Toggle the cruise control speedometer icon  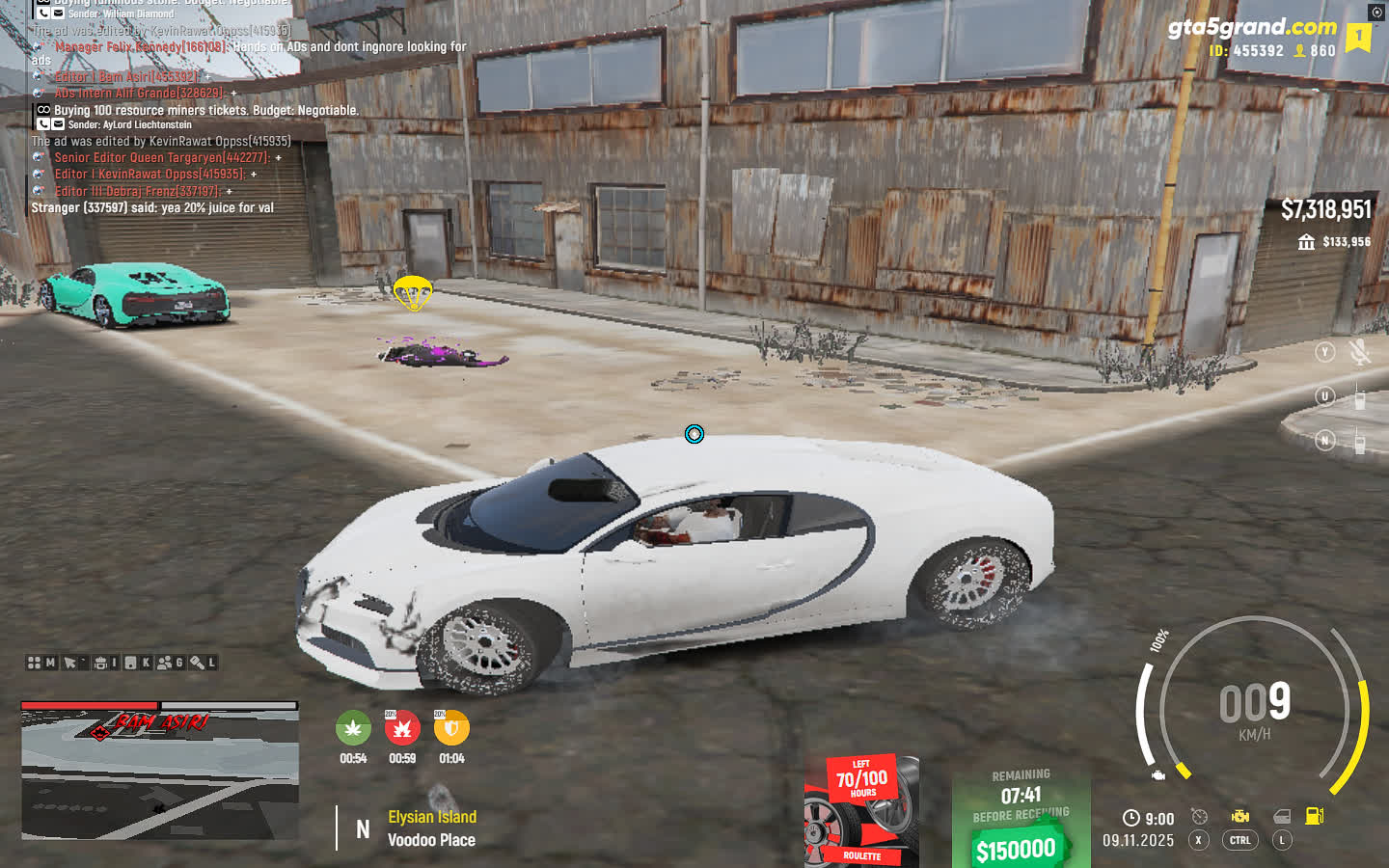pyautogui.click(x=1199, y=817)
